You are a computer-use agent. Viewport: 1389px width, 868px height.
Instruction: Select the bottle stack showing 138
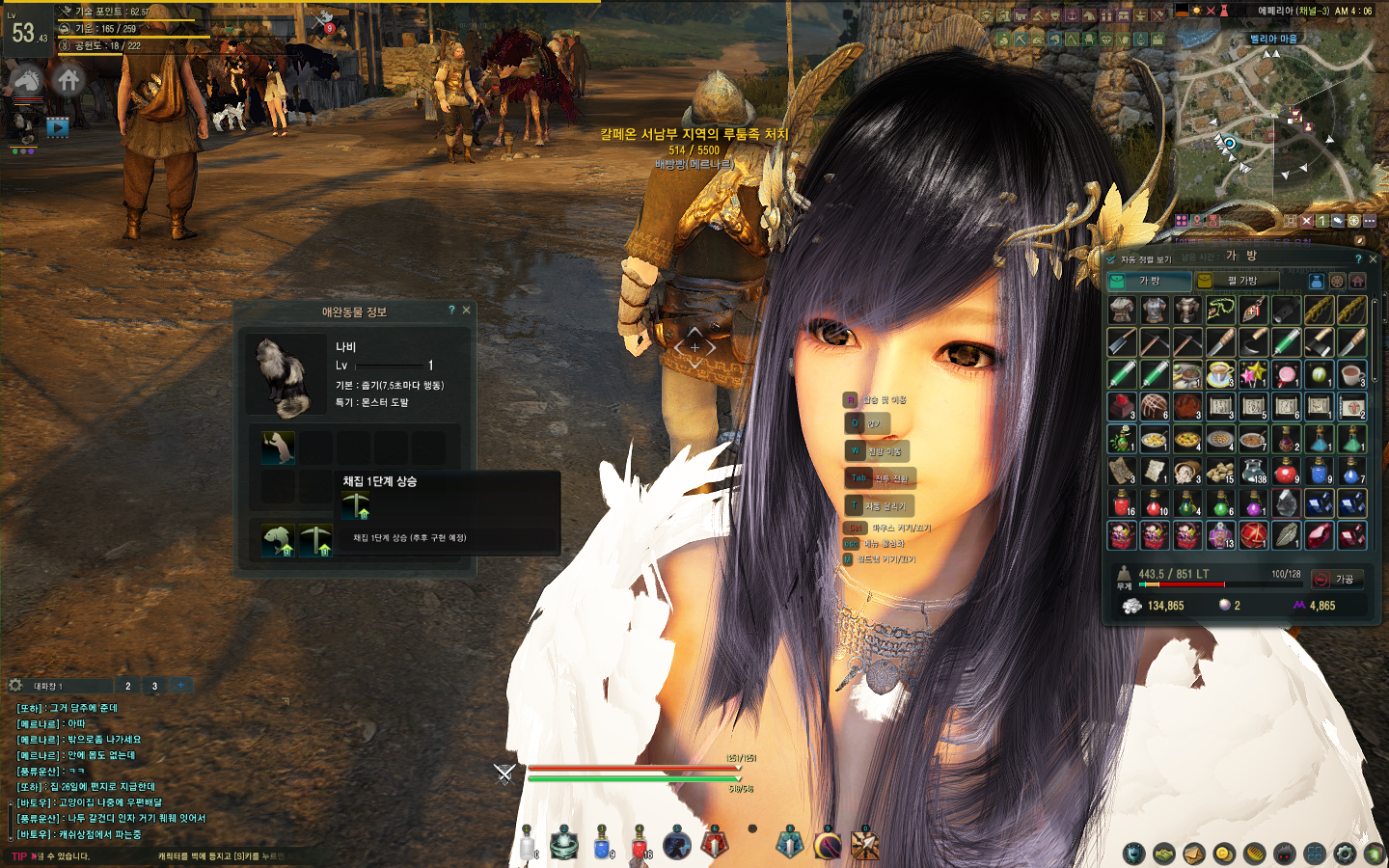pyautogui.click(x=1253, y=473)
